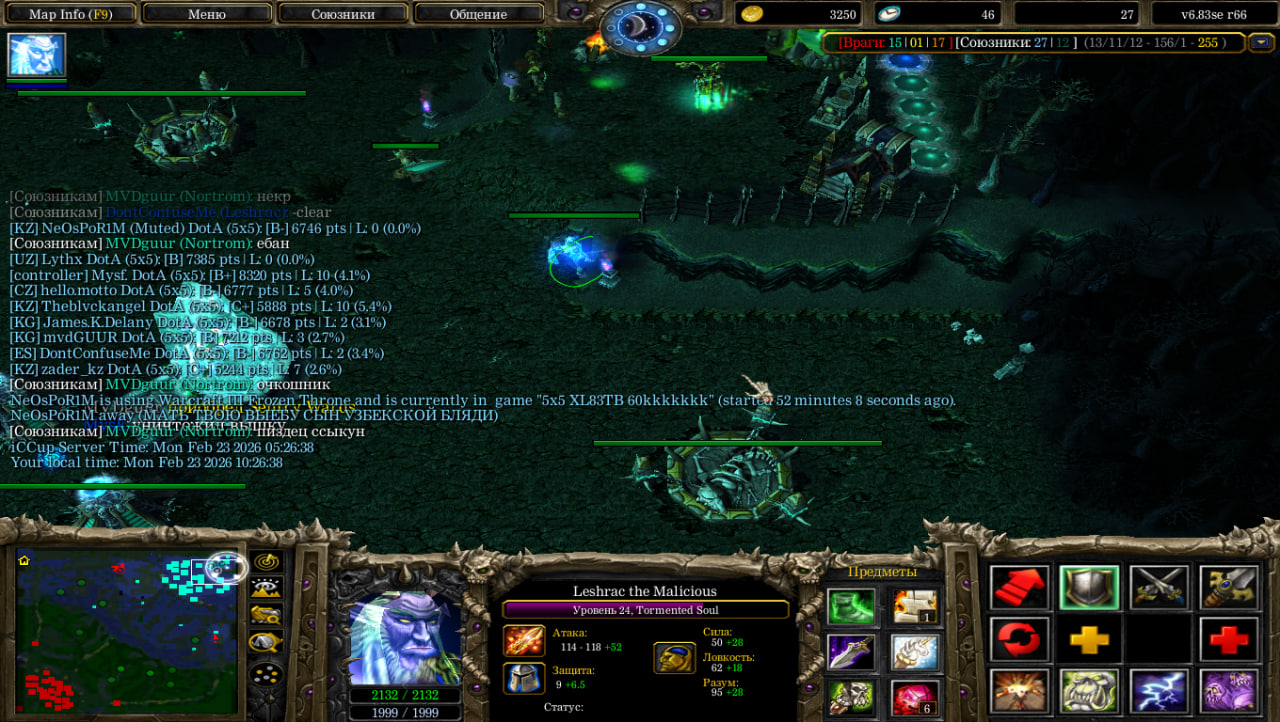Select the Leshrac hero icon in the top-left
Image resolution: width=1280 pixels, height=722 pixels.
37,55
